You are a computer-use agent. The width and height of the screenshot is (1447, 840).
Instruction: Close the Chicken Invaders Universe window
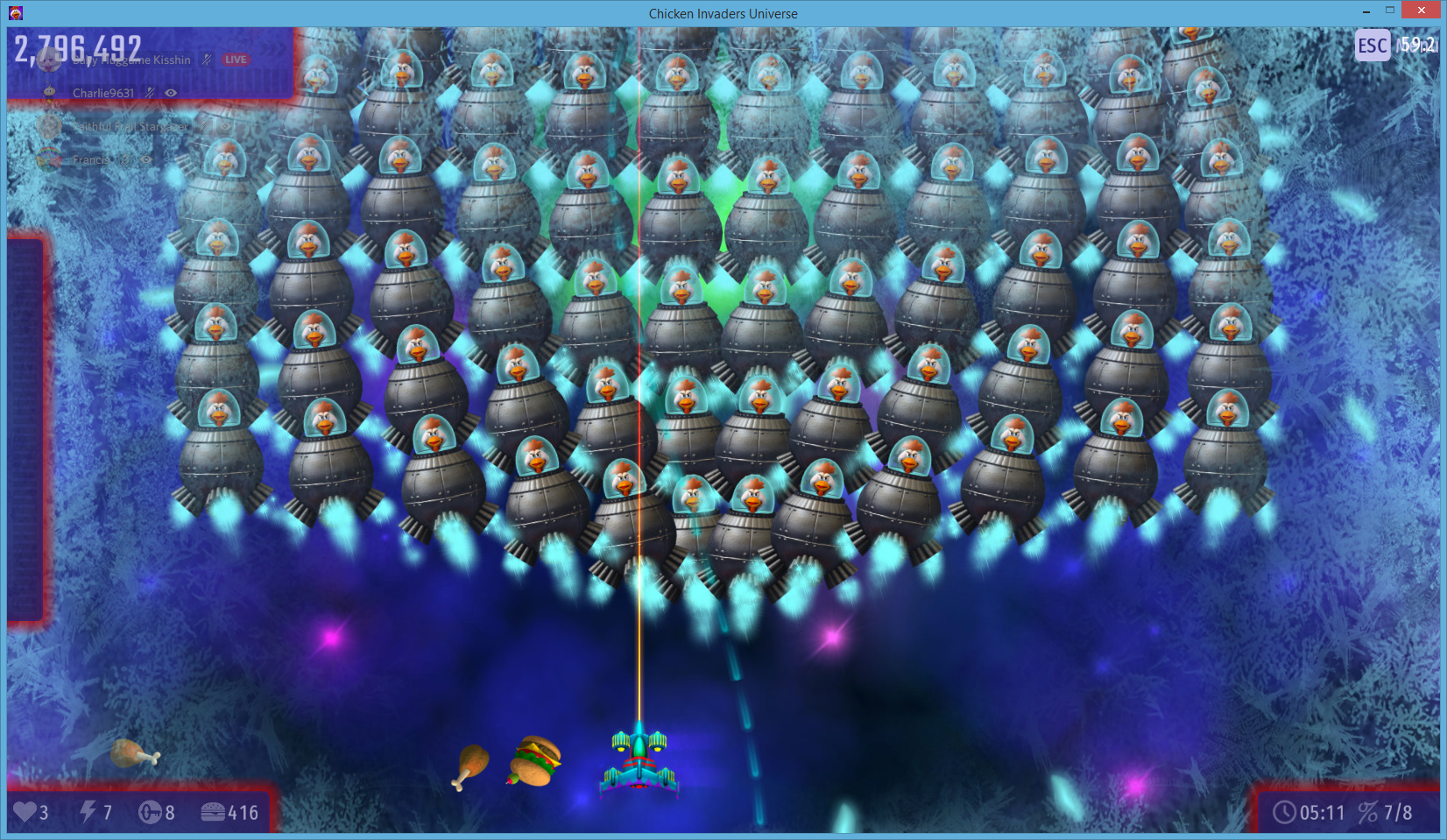tap(1421, 11)
